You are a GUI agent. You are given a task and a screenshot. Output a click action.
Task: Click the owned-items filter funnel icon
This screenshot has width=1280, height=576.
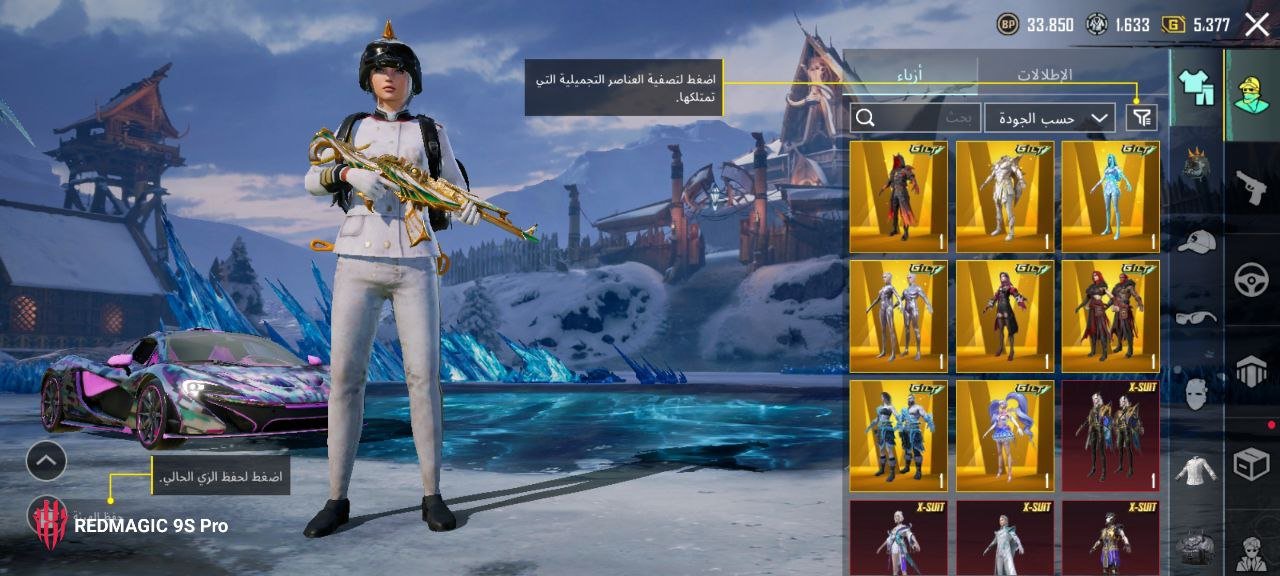pos(1141,118)
